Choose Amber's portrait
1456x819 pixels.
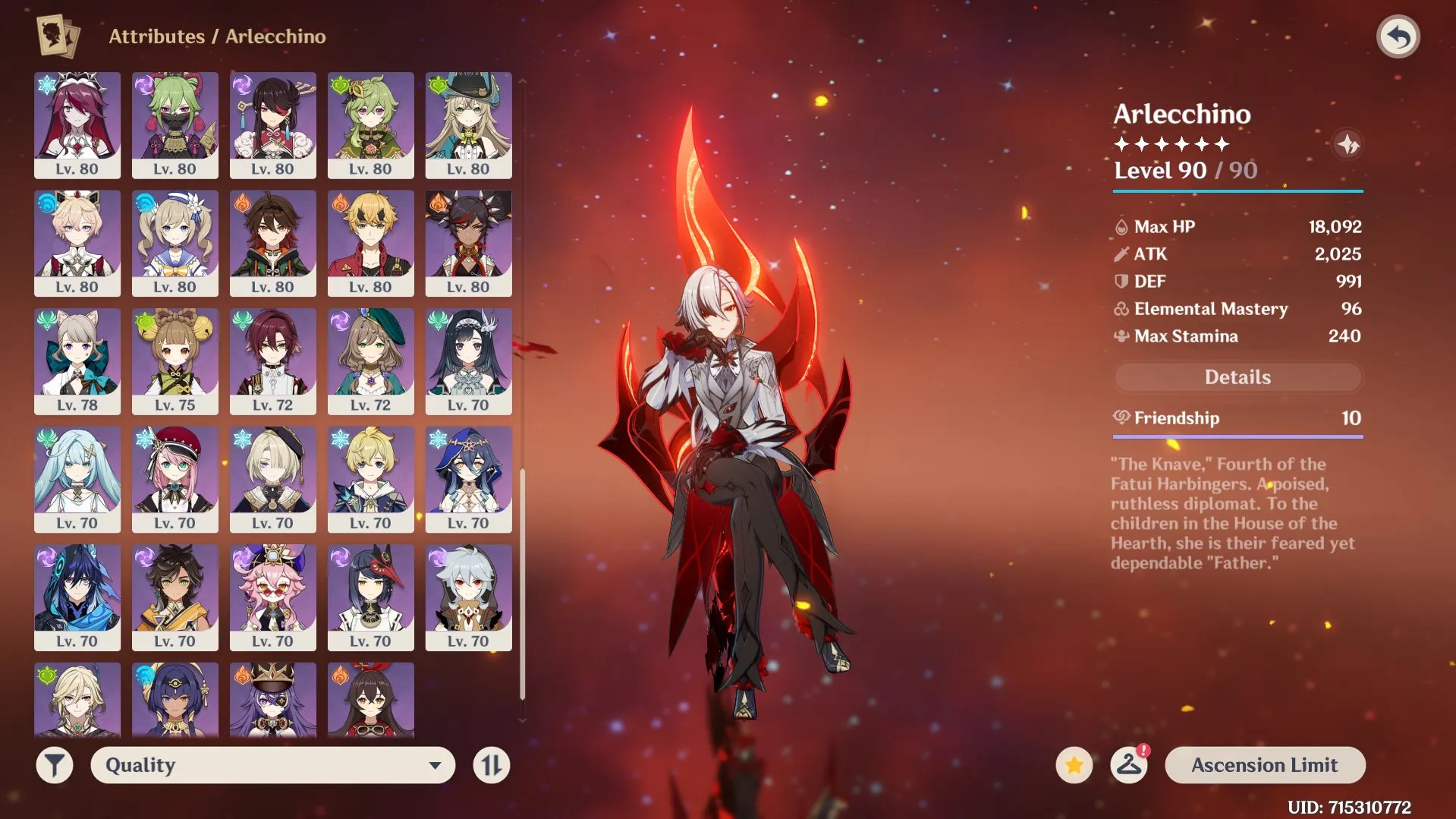[371, 702]
